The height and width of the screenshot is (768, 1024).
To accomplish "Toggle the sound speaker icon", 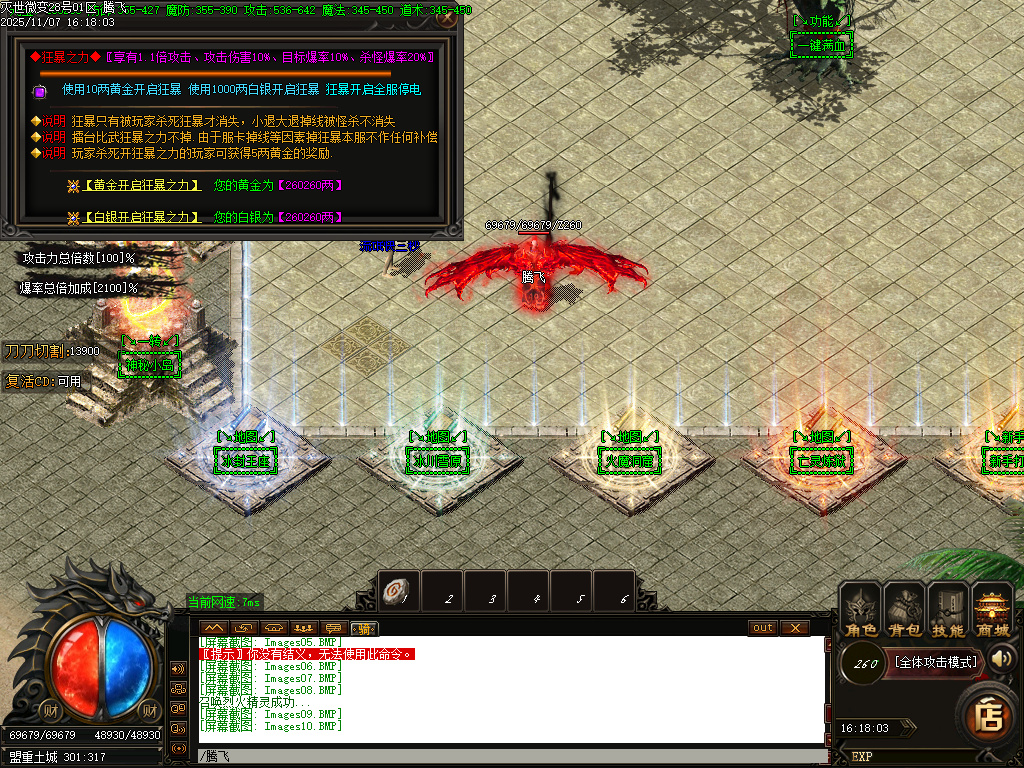I will [x=1003, y=658].
